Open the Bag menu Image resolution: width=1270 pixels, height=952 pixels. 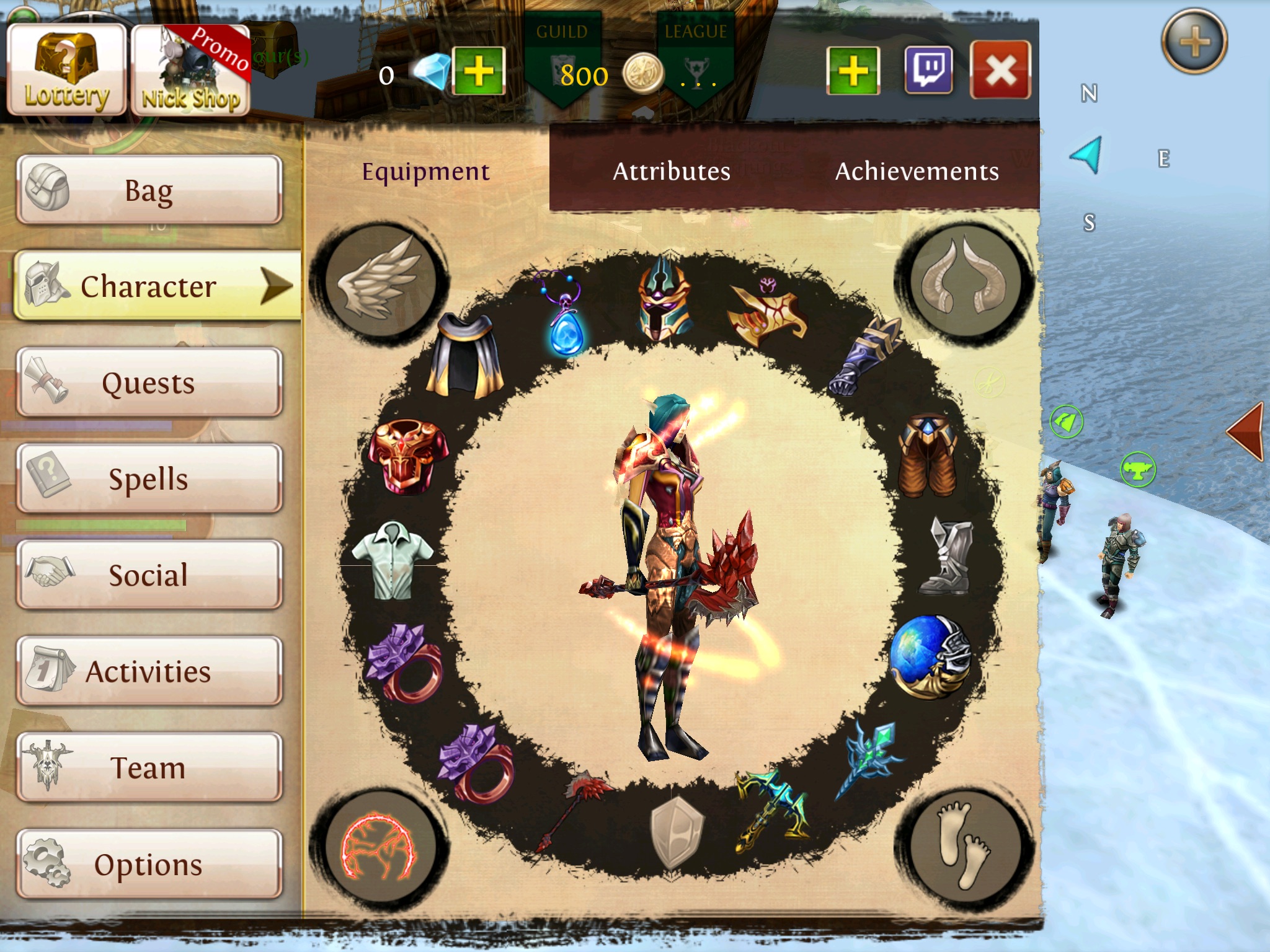coord(149,190)
